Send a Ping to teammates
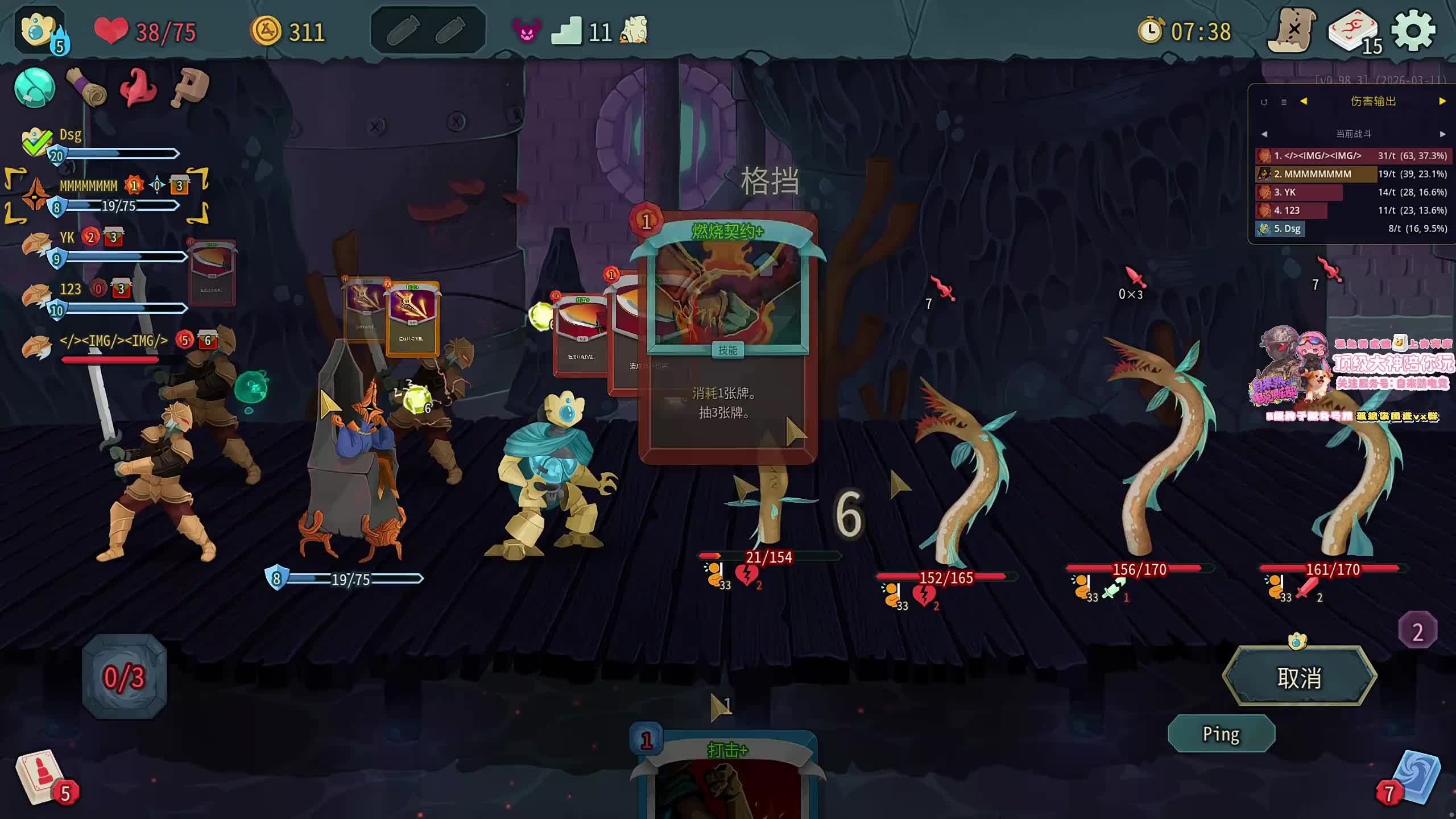1456x819 pixels. pyautogui.click(x=1221, y=734)
